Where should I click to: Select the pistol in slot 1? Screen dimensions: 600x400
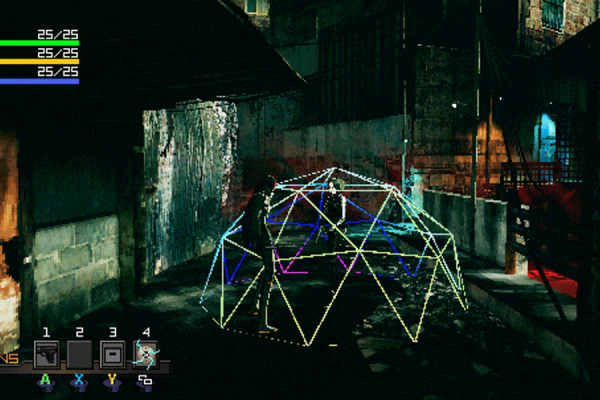[x=46, y=354]
